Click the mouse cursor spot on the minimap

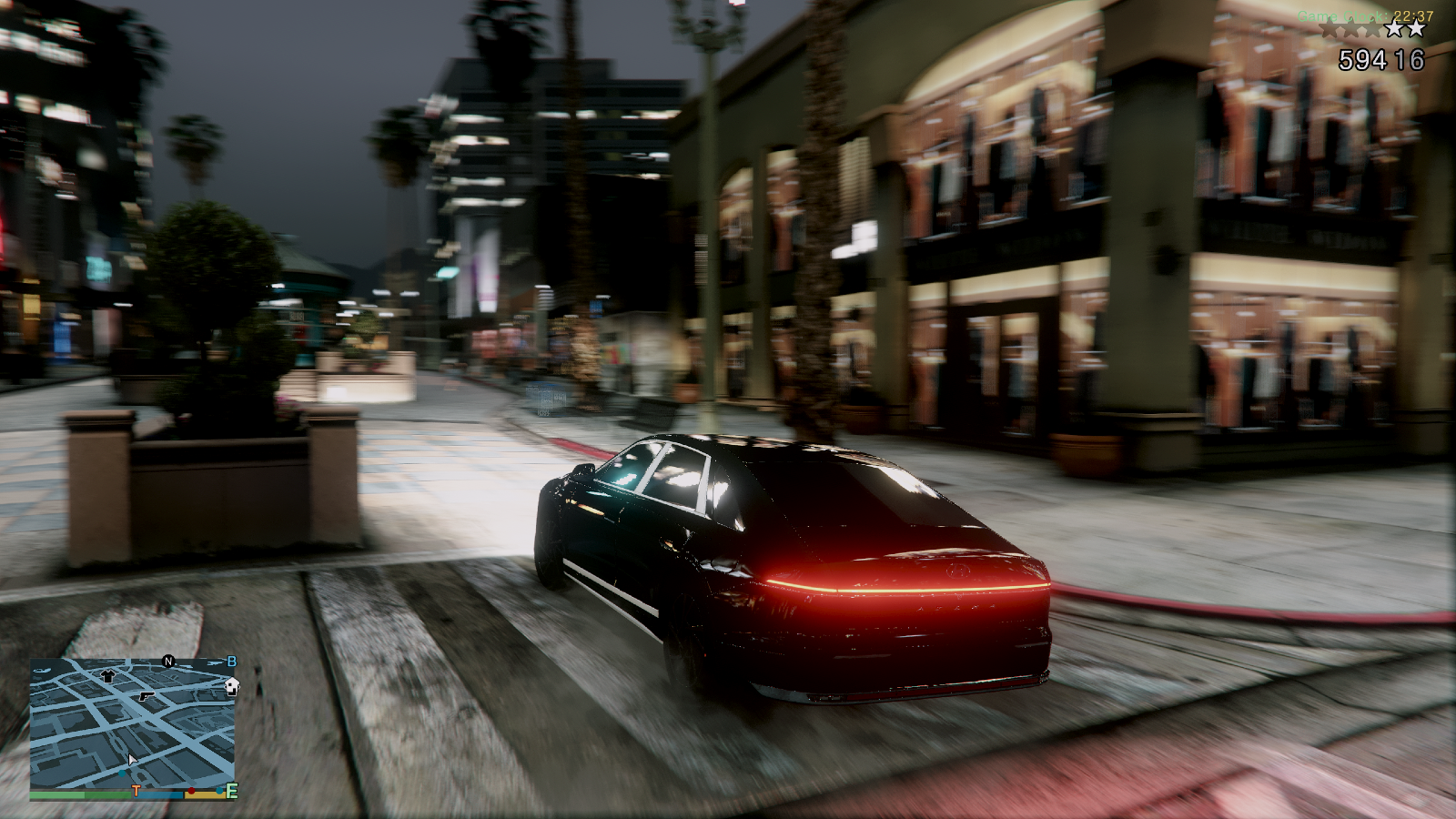coord(132,759)
